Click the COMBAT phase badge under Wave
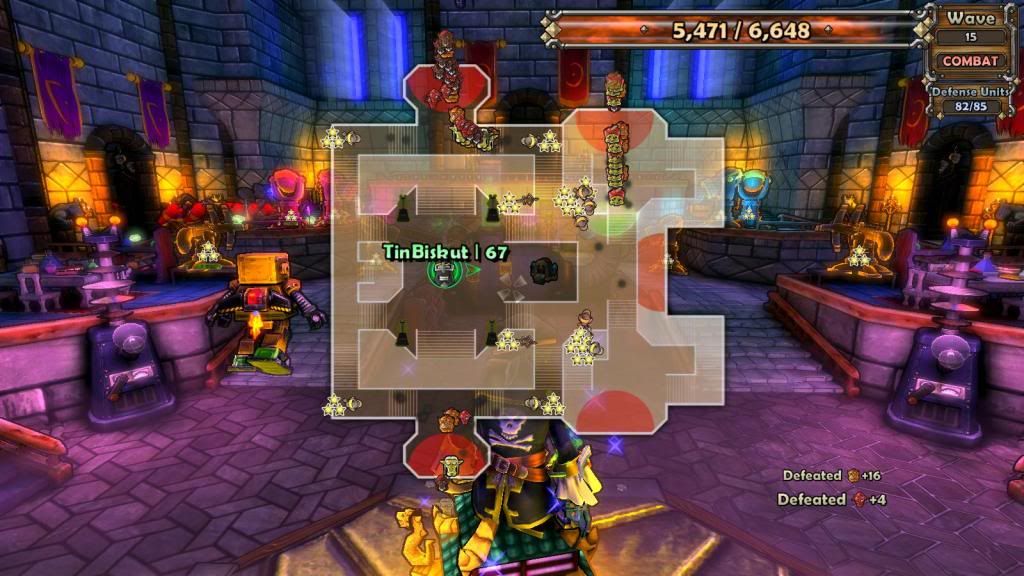 click(x=970, y=61)
